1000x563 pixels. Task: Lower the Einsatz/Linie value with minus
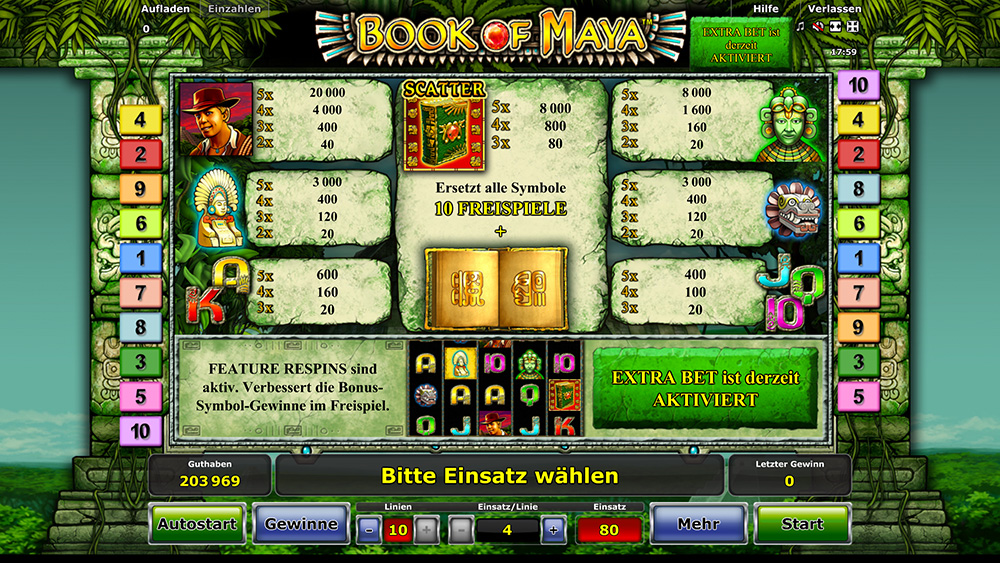[x=461, y=530]
